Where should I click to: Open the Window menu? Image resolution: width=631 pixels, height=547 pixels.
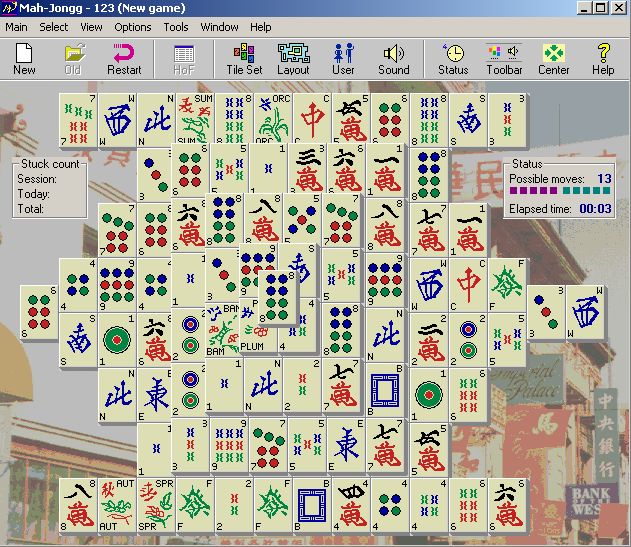[x=219, y=27]
